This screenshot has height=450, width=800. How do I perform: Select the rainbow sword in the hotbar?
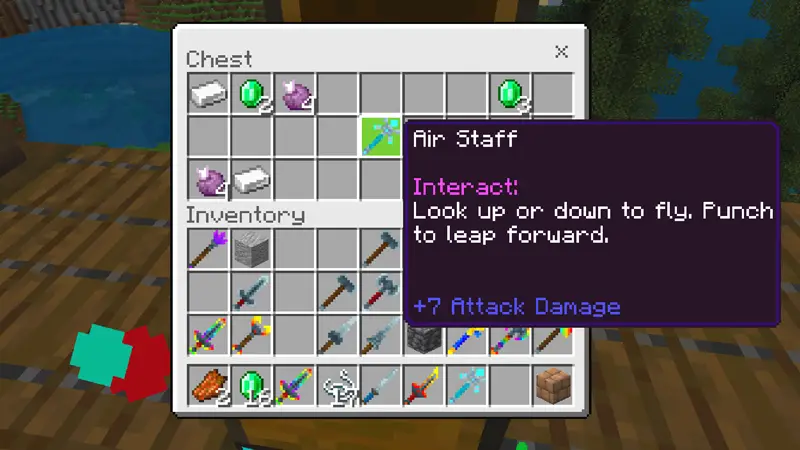tap(294, 385)
